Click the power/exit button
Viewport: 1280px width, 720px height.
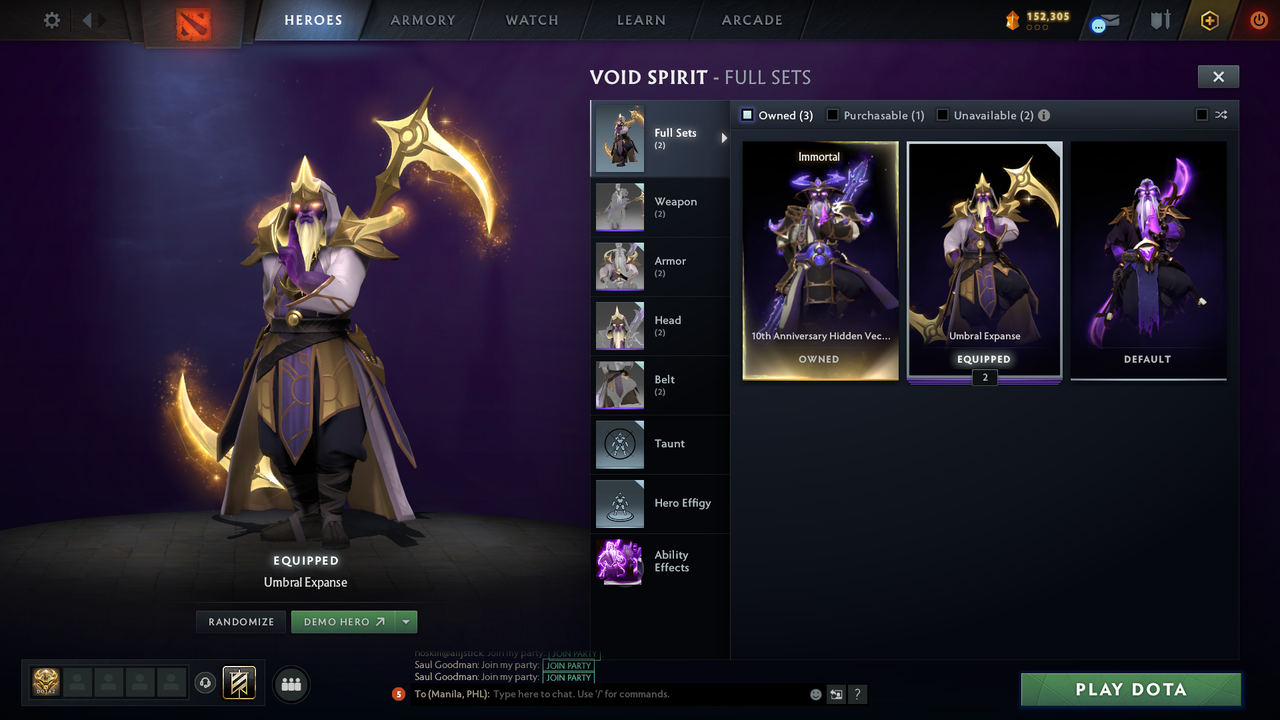(1257, 20)
